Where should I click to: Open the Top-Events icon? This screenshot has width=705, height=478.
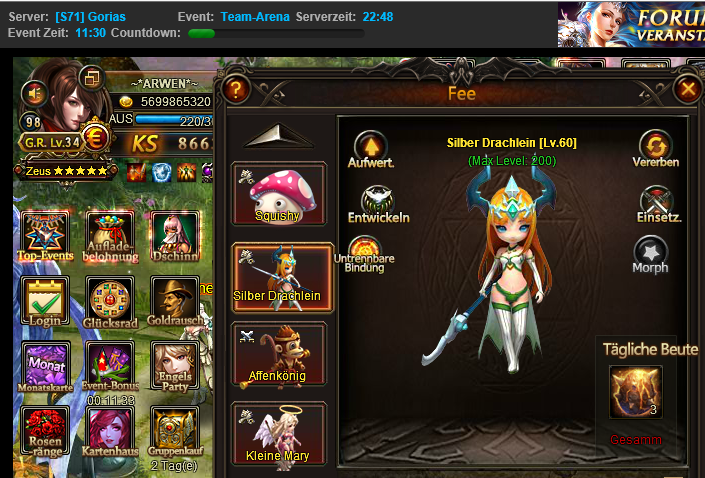(x=46, y=235)
